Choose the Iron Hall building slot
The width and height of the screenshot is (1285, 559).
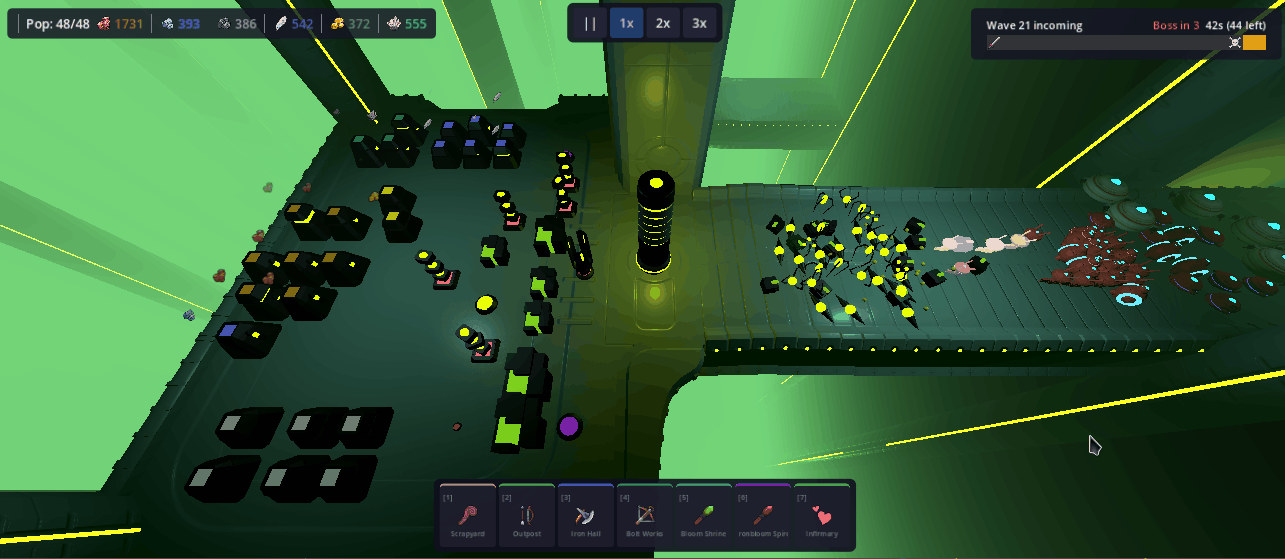pyautogui.click(x=585, y=515)
